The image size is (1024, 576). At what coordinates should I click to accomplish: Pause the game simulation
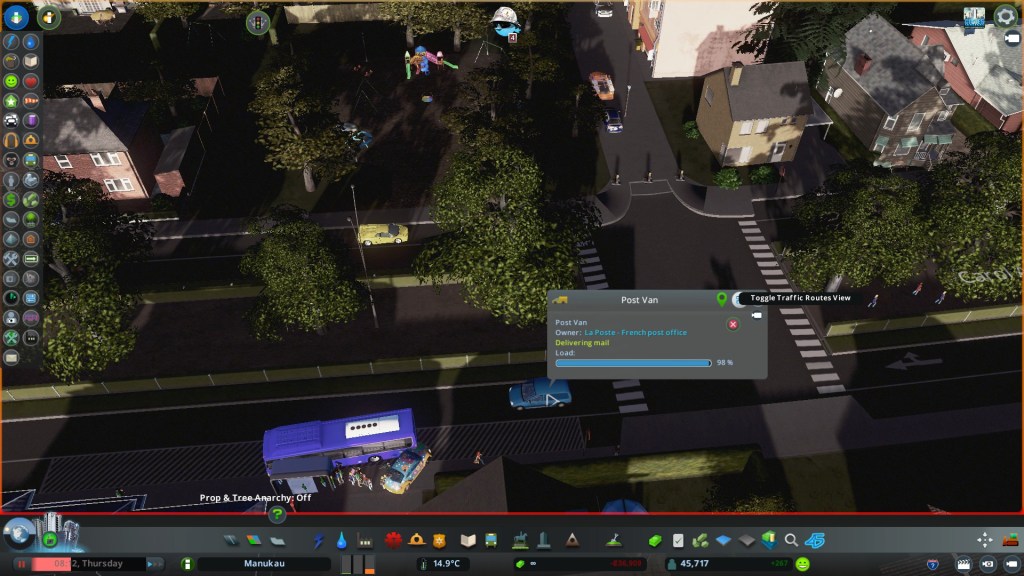(20, 564)
